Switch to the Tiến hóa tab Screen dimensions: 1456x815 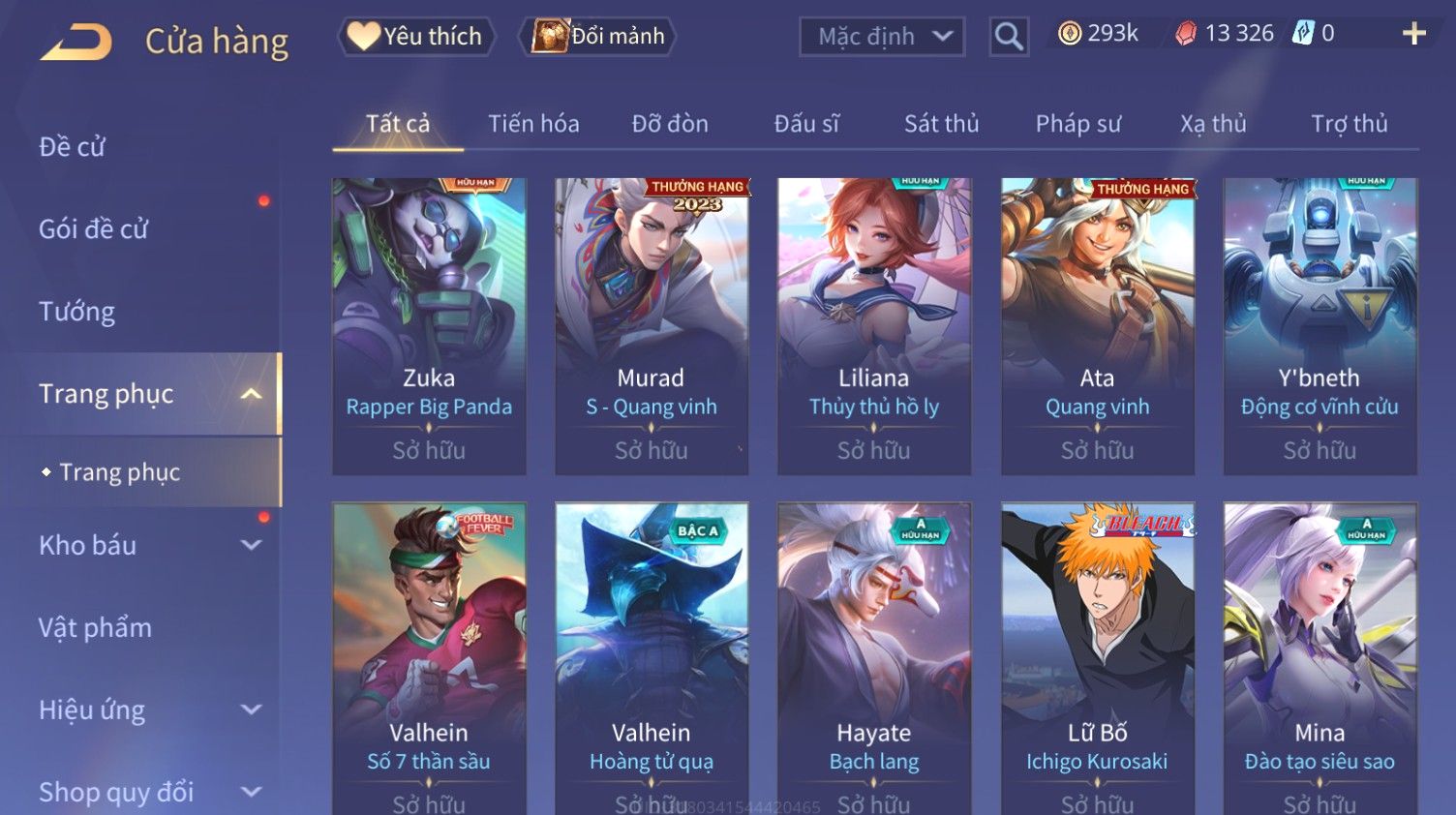coord(533,124)
